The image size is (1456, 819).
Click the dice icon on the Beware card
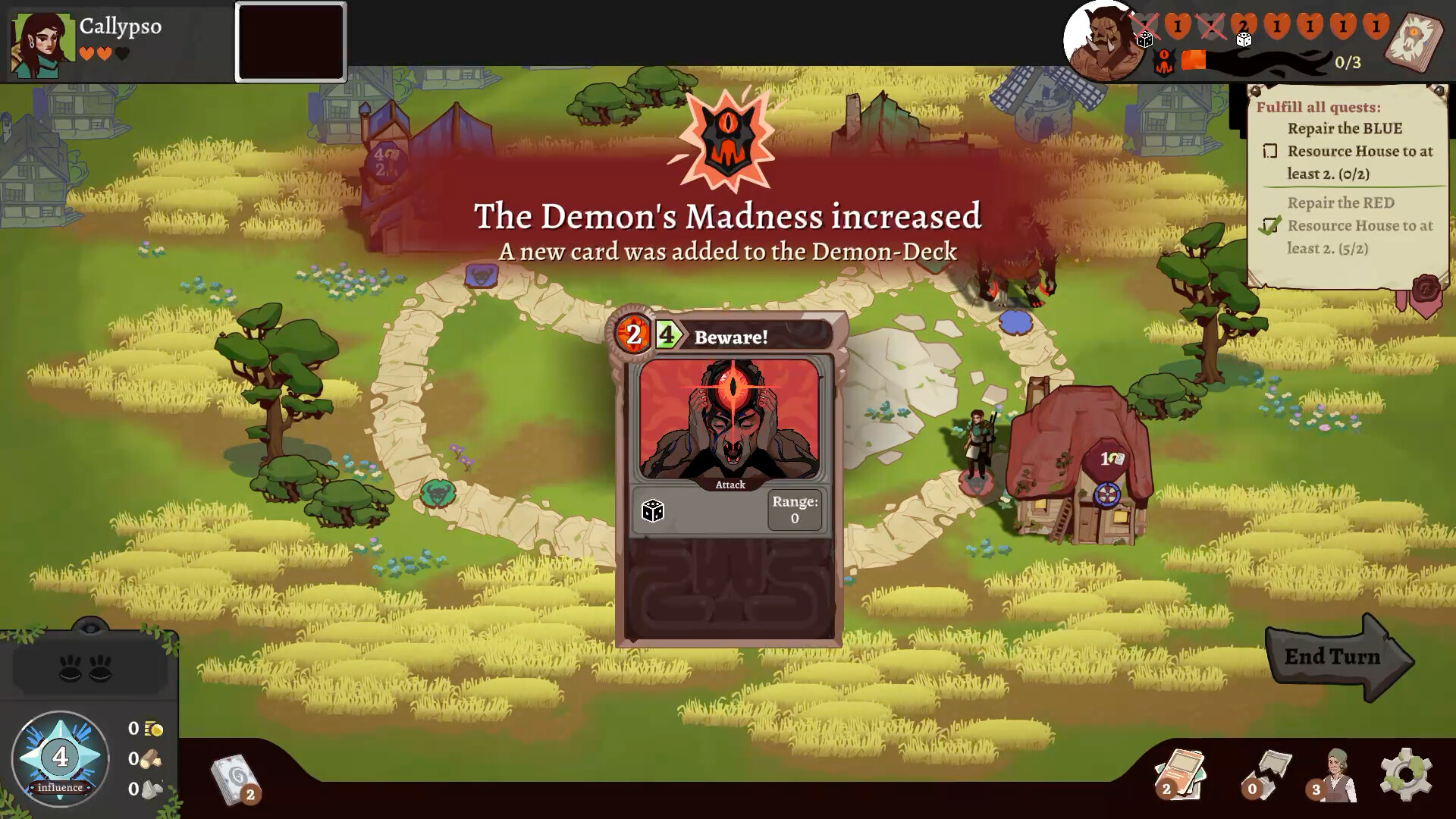point(654,510)
